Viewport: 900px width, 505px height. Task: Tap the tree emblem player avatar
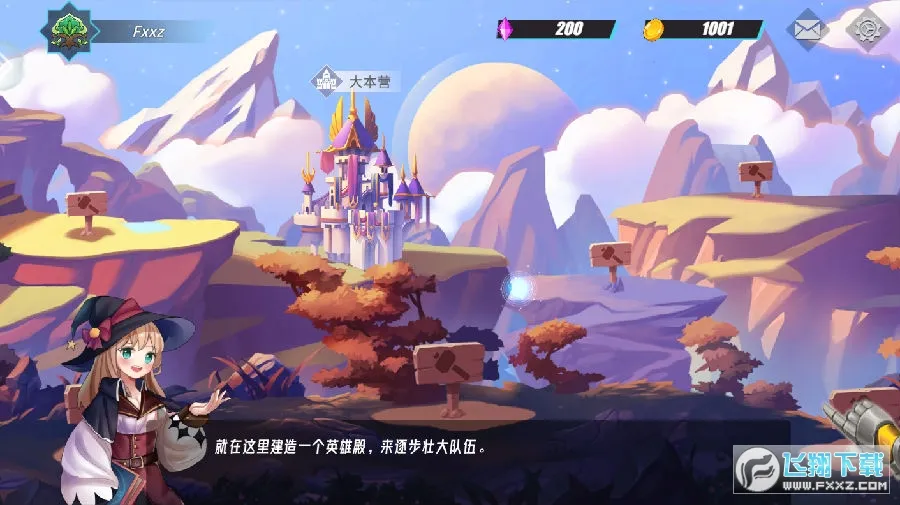[70, 30]
